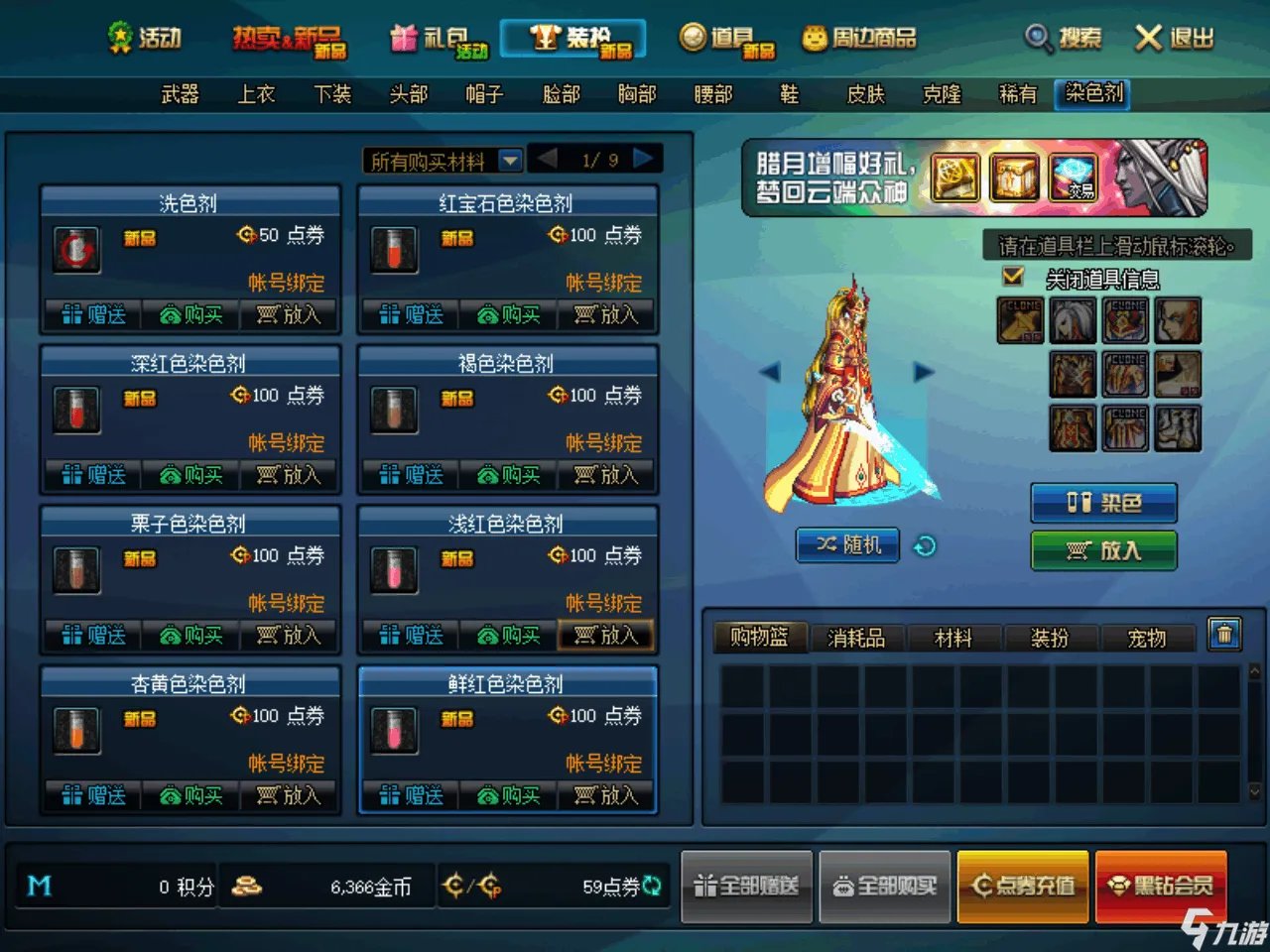Switch to the 道具 items category
This screenshot has width=1270, height=952.
click(x=727, y=39)
